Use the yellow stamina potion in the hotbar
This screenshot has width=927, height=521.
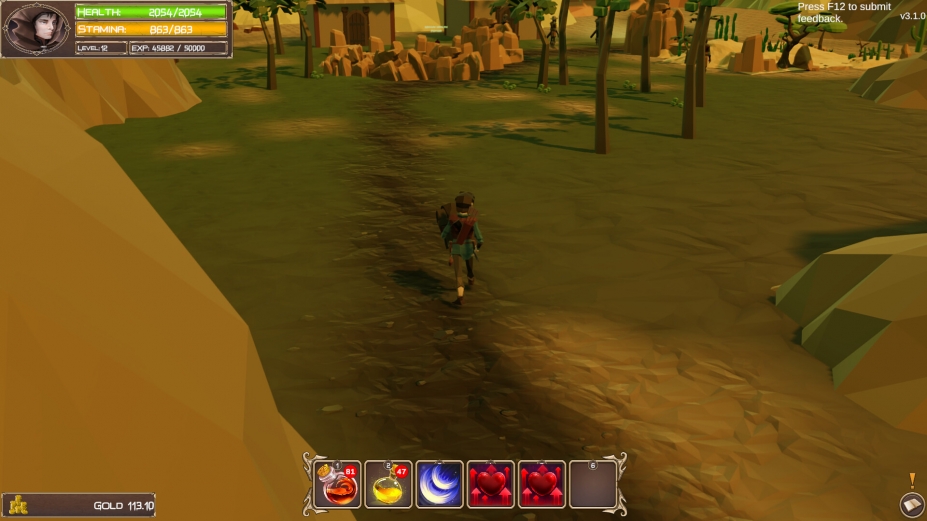point(389,485)
